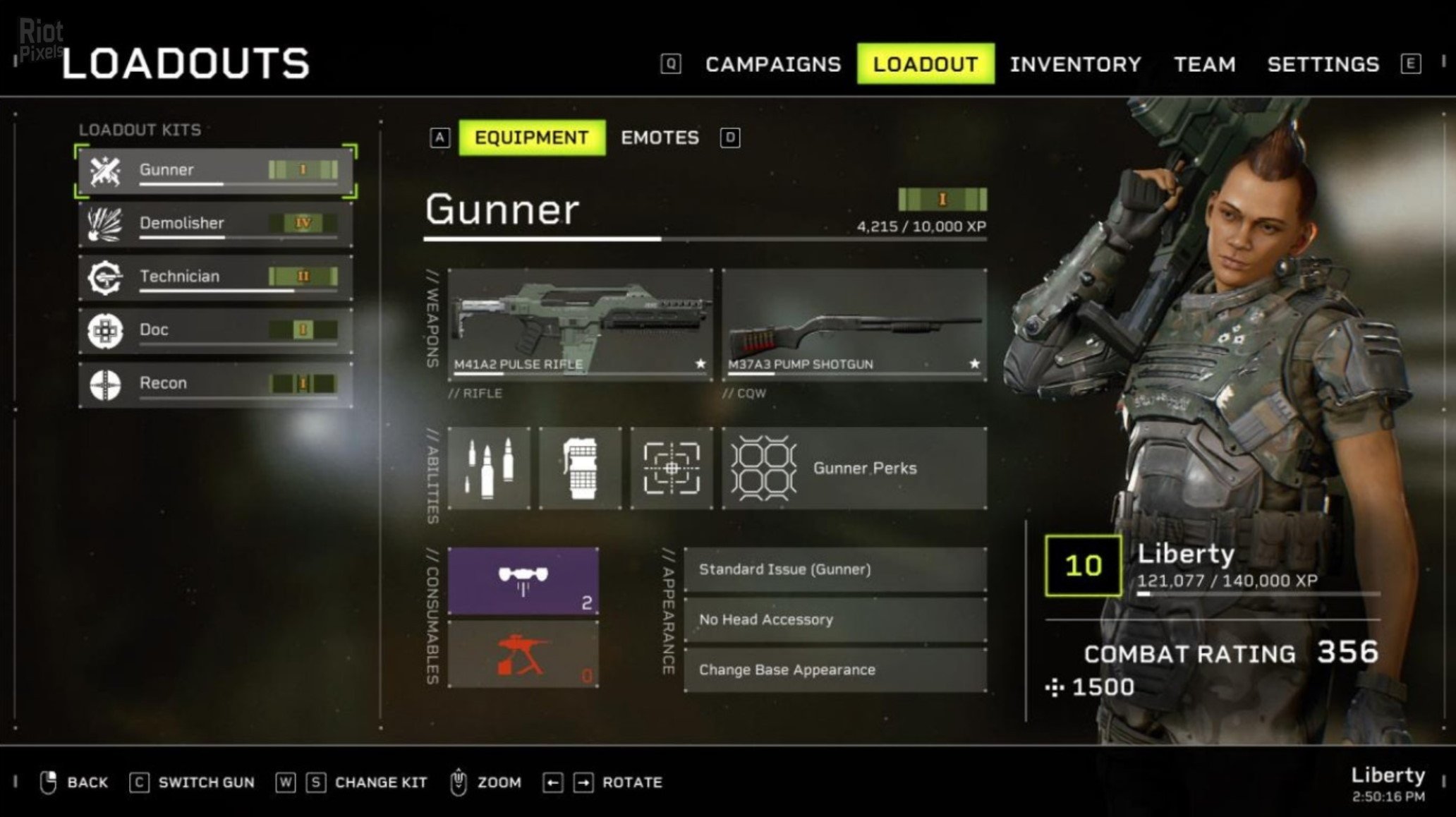1456x817 pixels.
Task: Open the Campaigns tab
Action: tap(772, 64)
